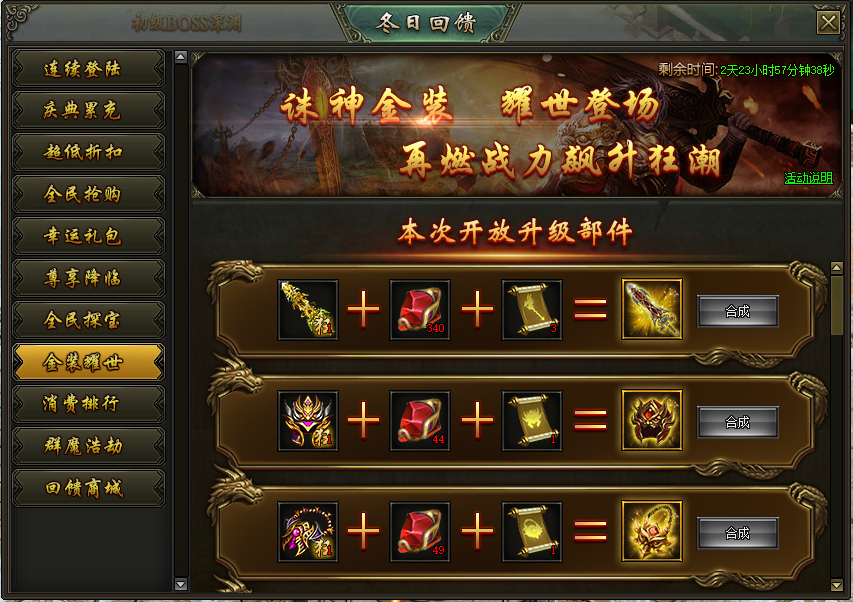853x602 pixels.
Task: Switch to the 连续登陆 tab
Action: pos(88,69)
